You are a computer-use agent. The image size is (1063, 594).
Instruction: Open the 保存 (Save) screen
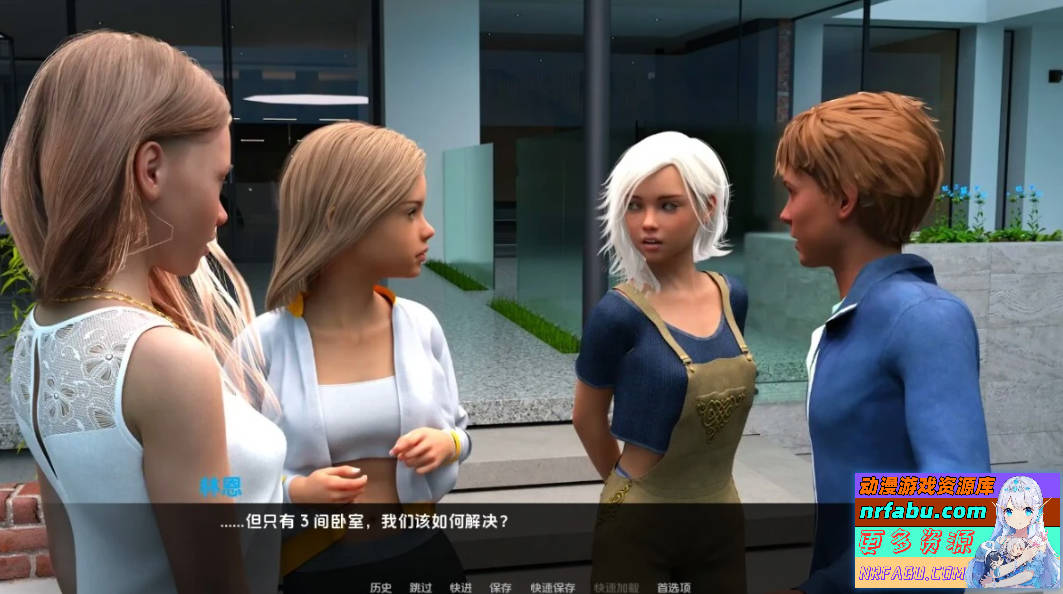tap(500, 587)
